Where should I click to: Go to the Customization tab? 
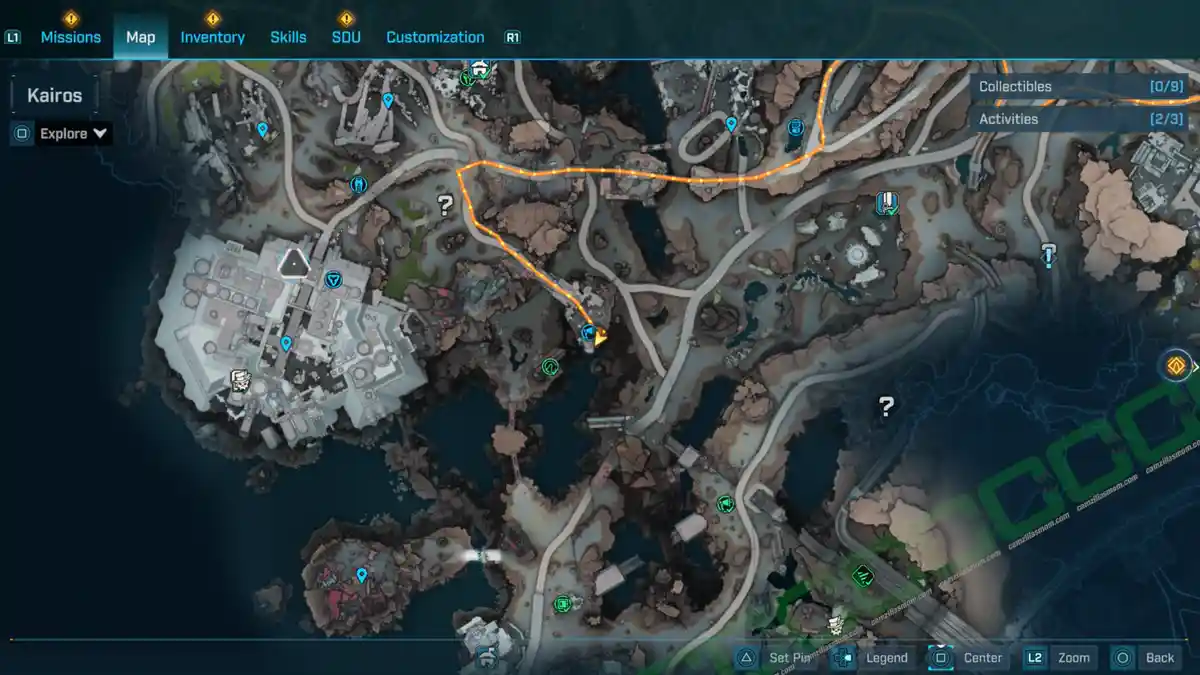pyautogui.click(x=435, y=37)
